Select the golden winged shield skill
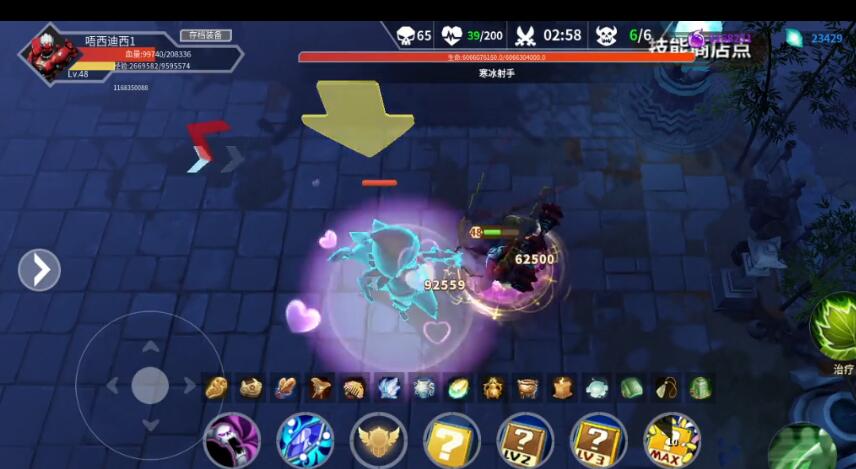Screen dimensions: 856x469 379,441
